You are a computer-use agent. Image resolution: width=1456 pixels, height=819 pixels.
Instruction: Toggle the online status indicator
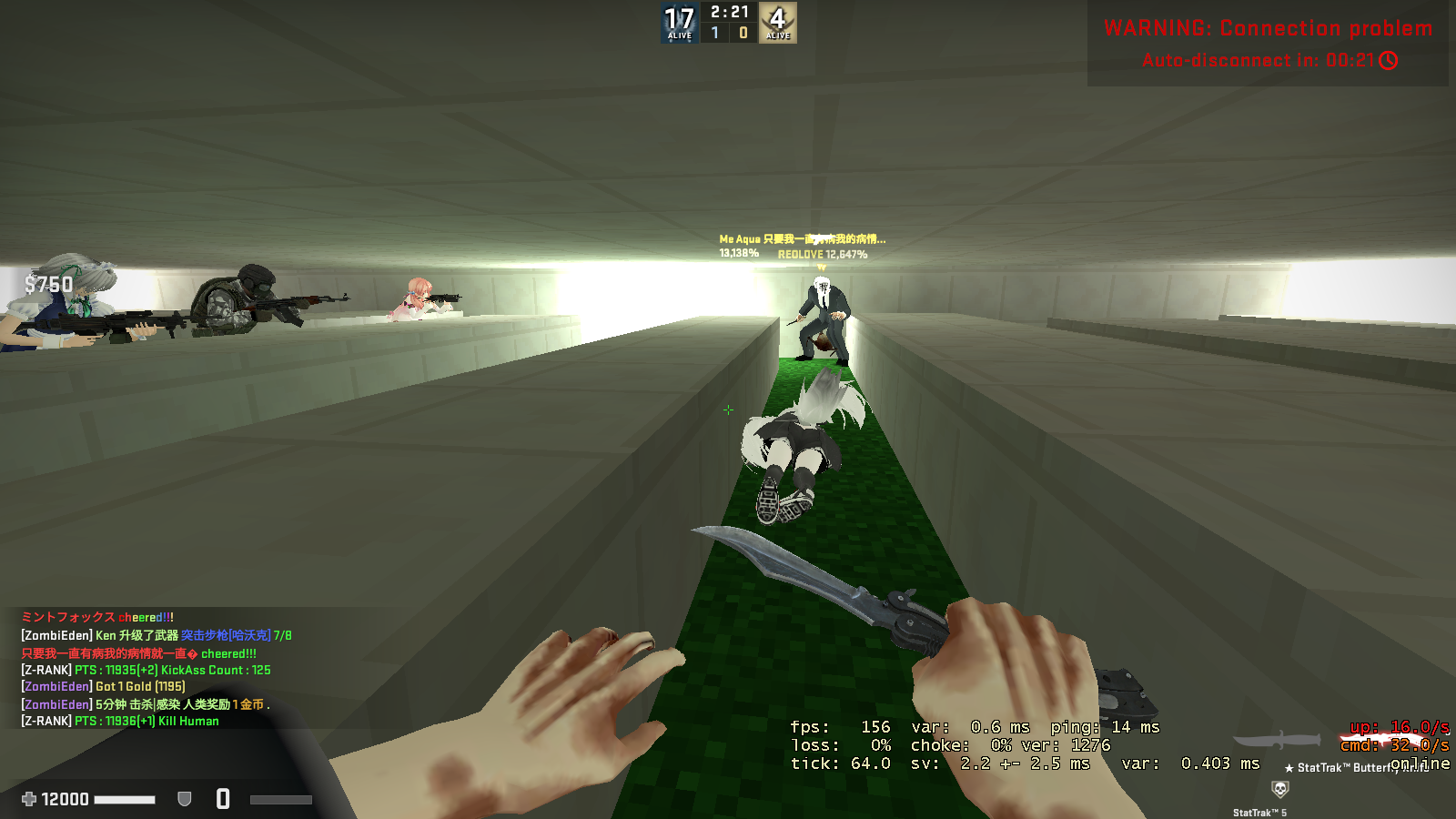[1420, 764]
